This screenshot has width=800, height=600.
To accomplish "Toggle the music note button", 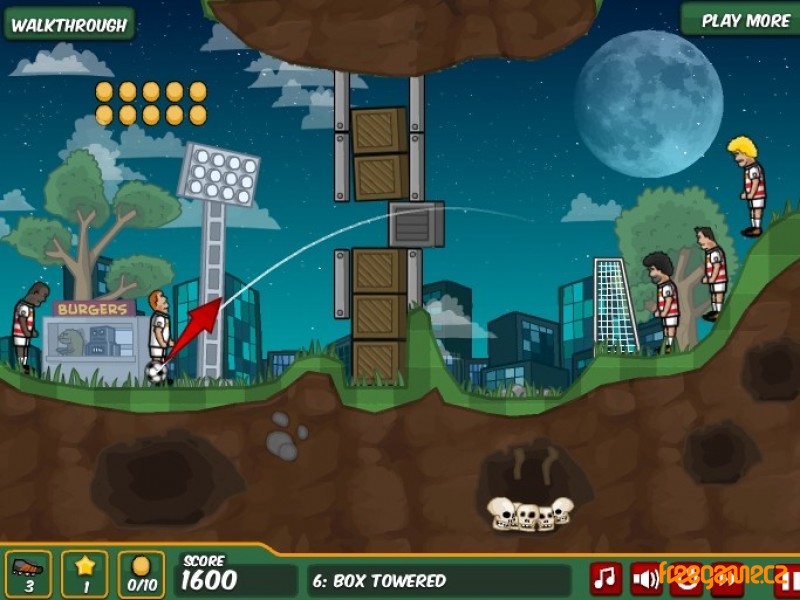I will [604, 578].
